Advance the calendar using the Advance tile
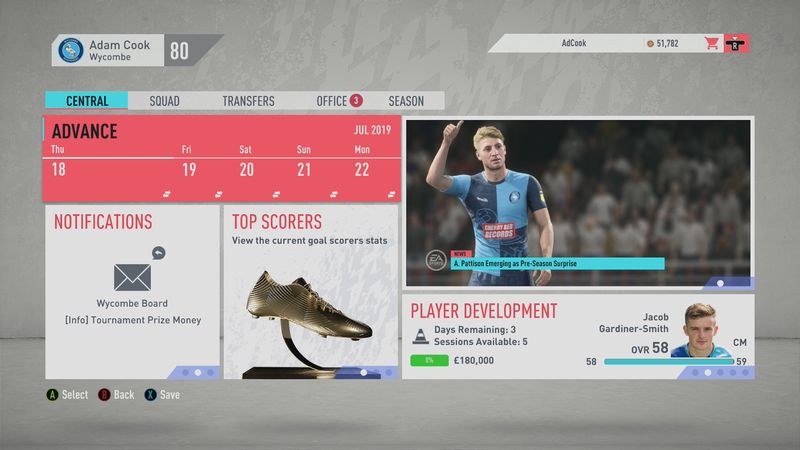This screenshot has width=800, height=450. click(x=222, y=158)
